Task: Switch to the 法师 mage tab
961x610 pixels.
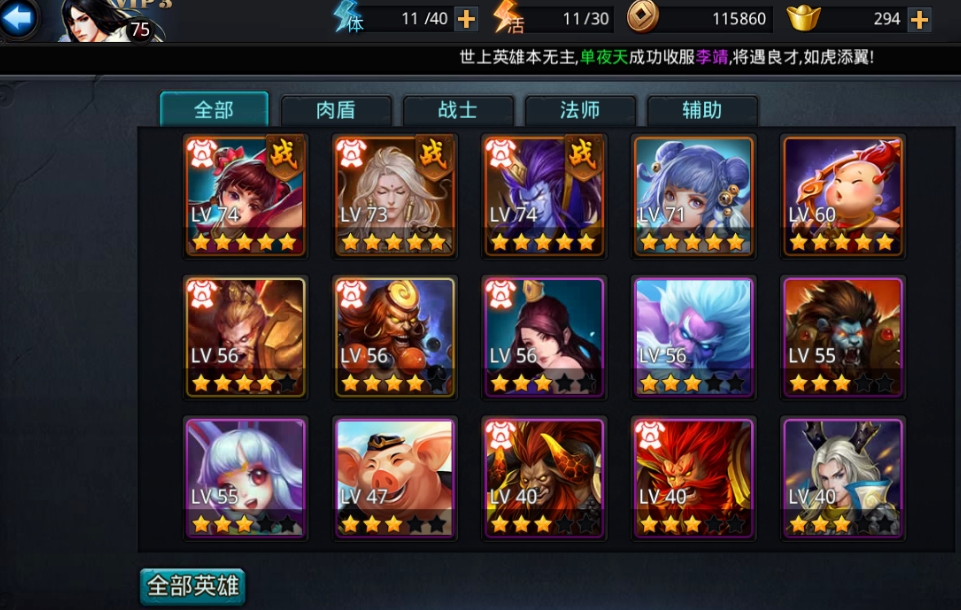Action: point(580,110)
